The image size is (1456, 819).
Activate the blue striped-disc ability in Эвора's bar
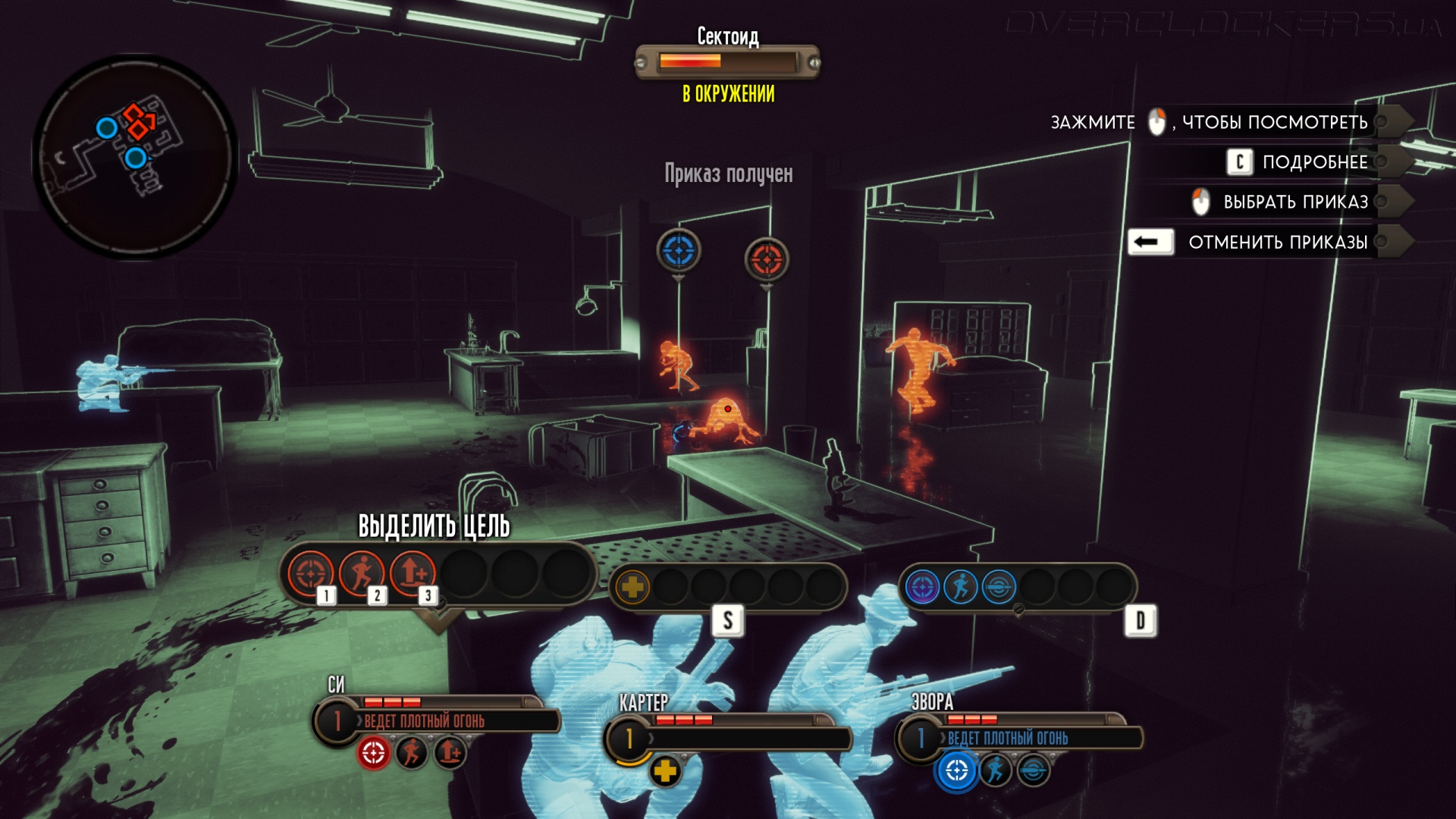coord(999,586)
